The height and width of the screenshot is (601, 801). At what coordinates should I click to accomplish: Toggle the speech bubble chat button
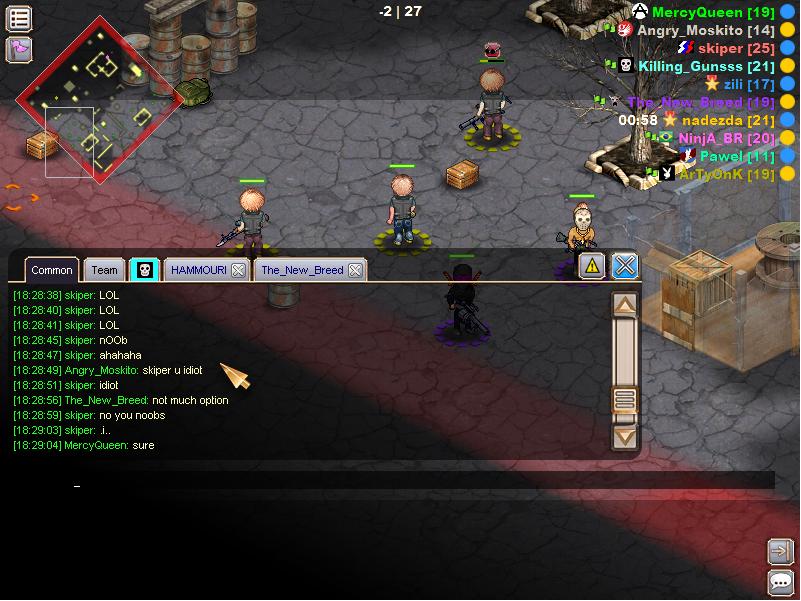[780, 583]
